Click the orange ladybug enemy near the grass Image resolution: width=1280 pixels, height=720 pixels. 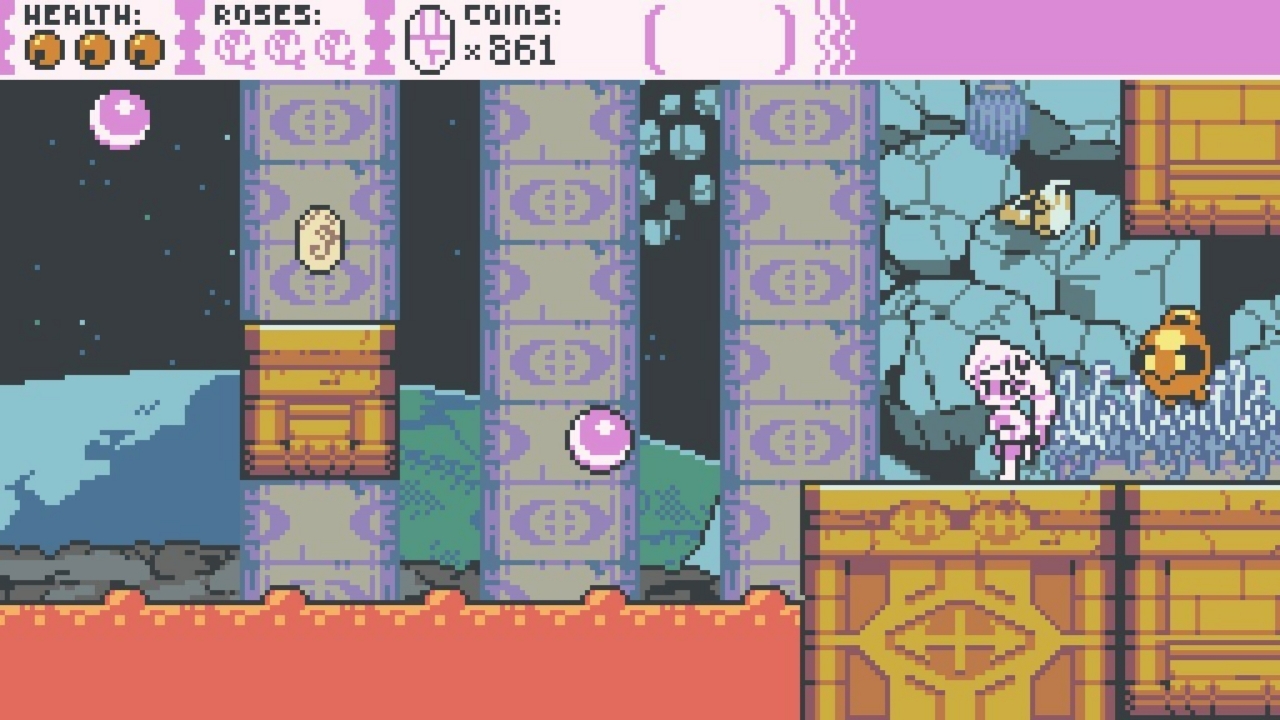coord(1173,357)
